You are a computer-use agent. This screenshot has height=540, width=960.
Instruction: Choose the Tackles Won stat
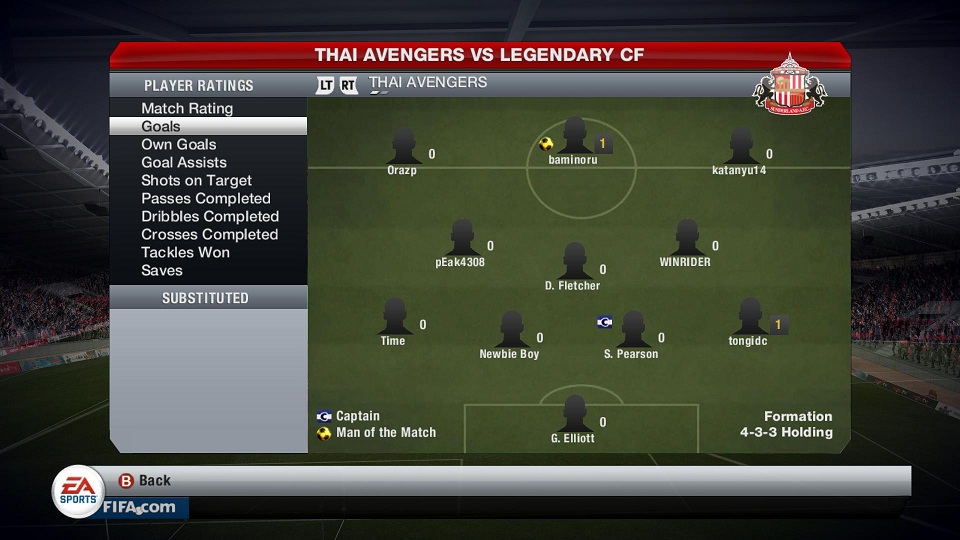(x=185, y=252)
